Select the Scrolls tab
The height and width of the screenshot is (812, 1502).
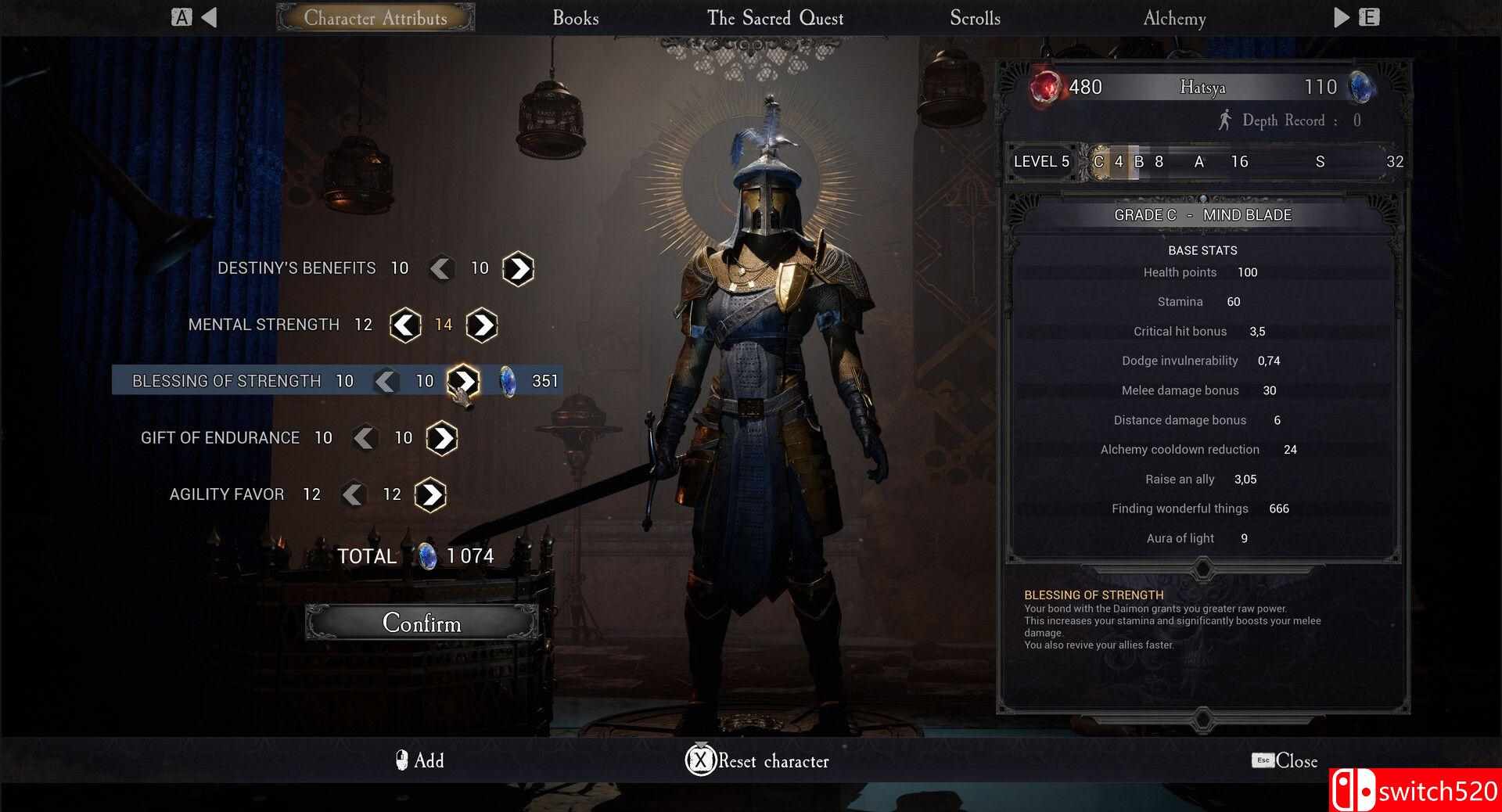tap(975, 18)
